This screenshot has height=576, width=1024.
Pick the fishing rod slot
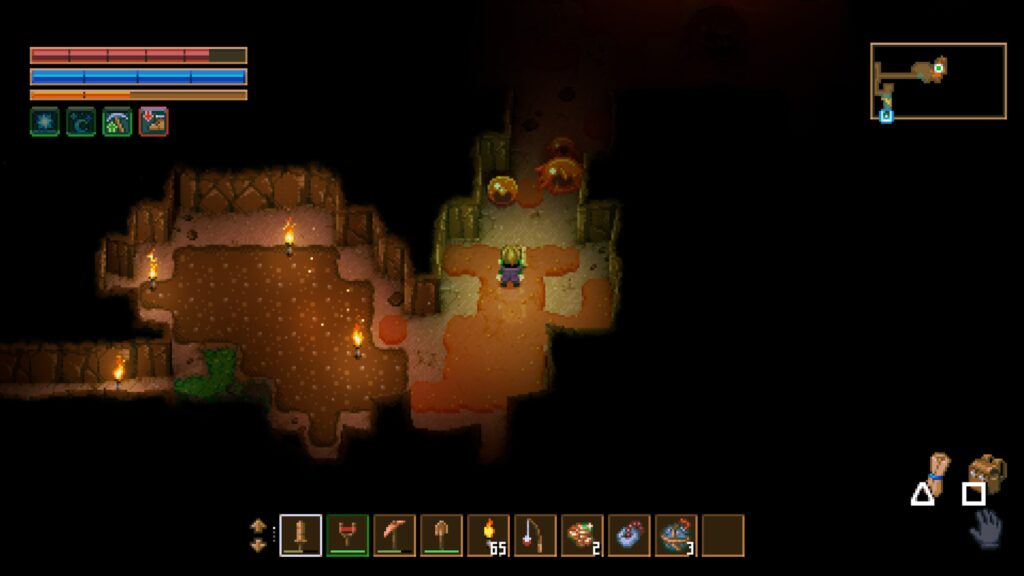coord(535,535)
